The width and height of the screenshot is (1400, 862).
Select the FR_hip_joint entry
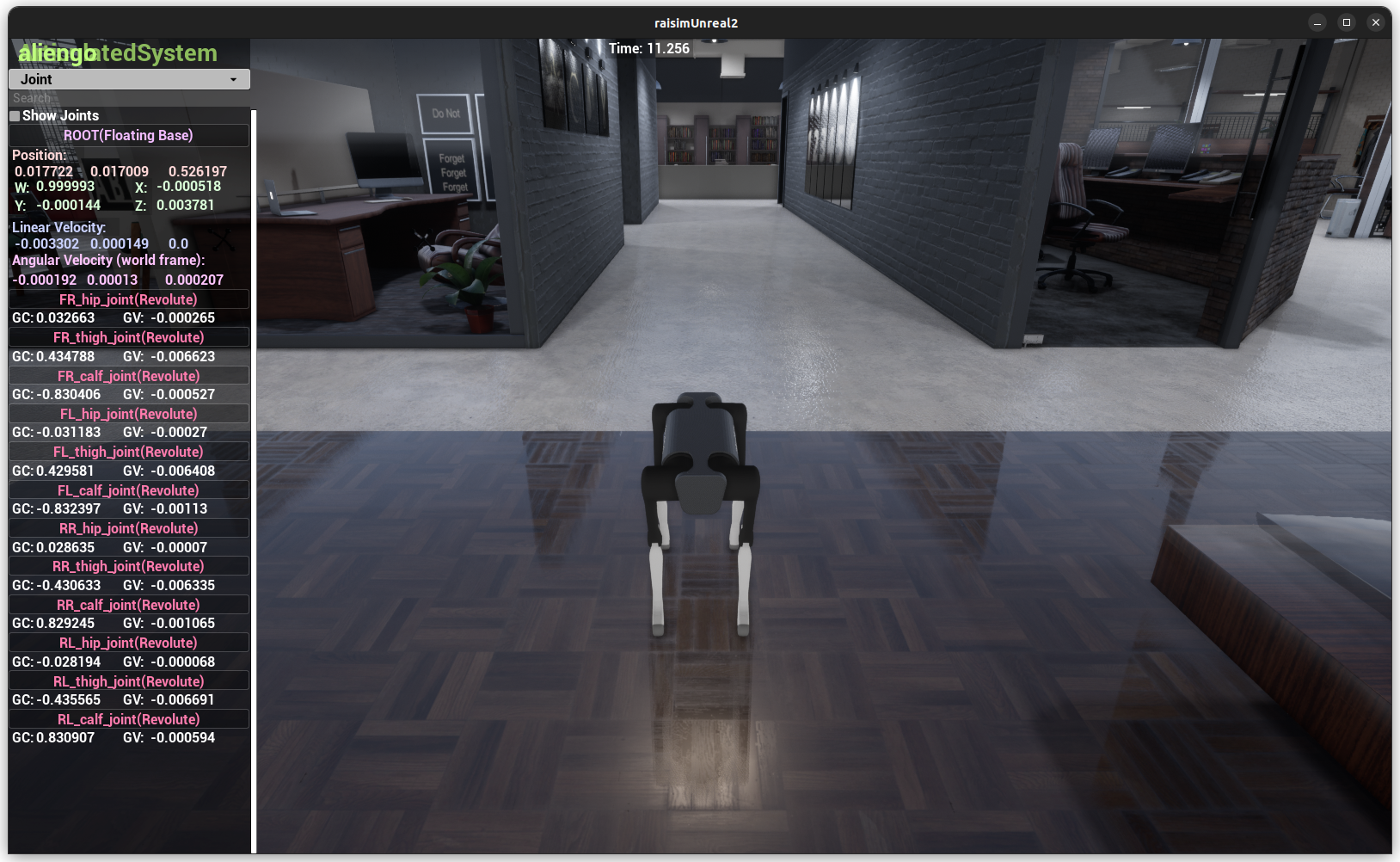click(x=128, y=299)
